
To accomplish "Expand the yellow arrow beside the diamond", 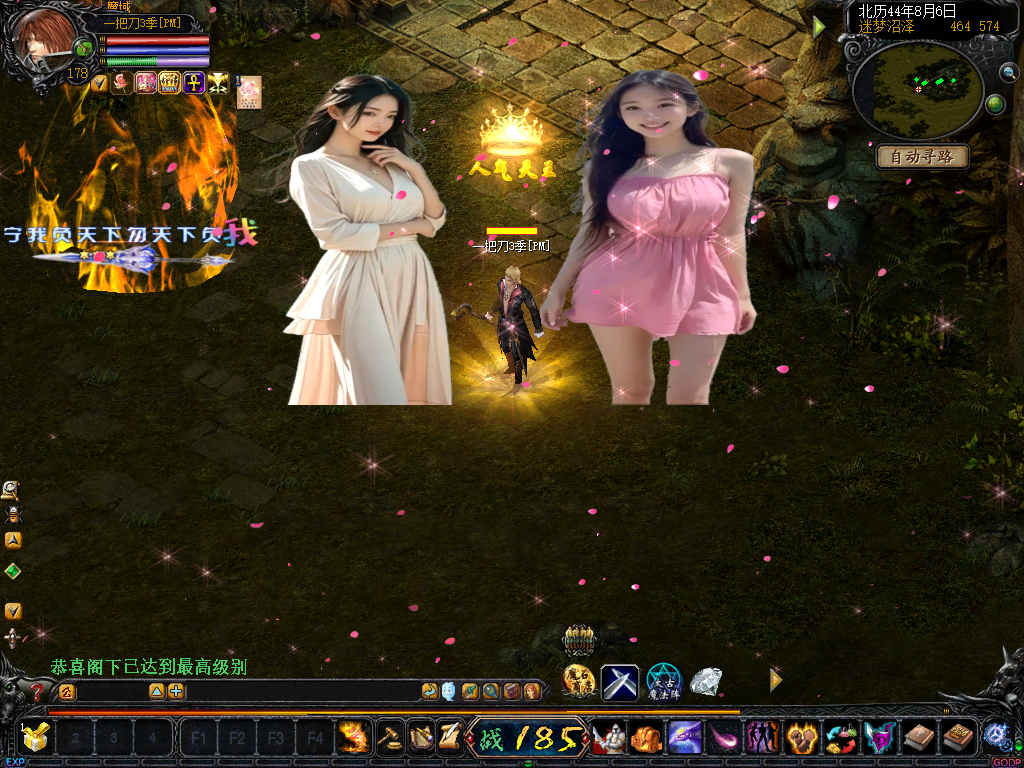I will click(x=775, y=680).
